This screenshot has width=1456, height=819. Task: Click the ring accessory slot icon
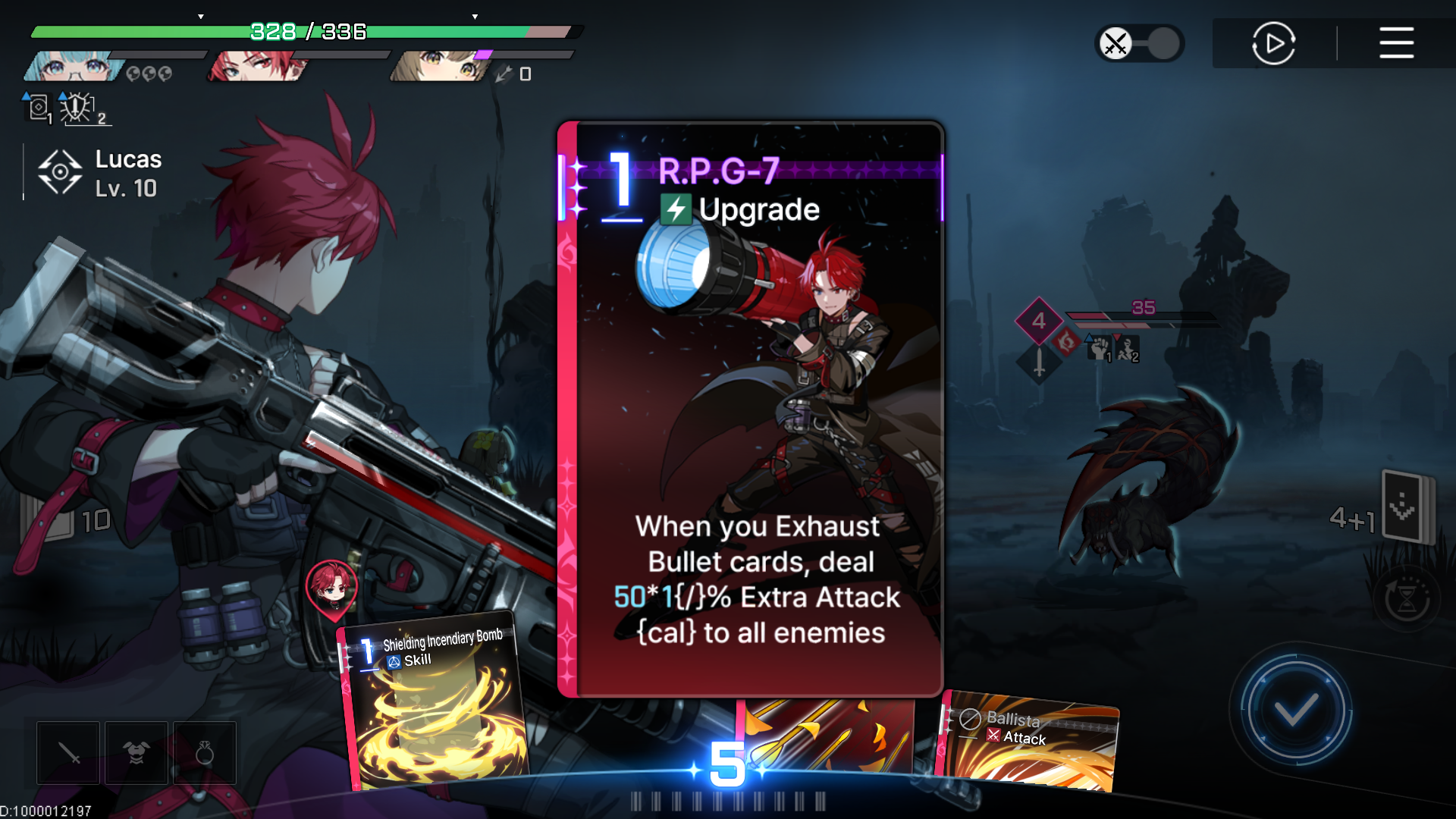204,752
